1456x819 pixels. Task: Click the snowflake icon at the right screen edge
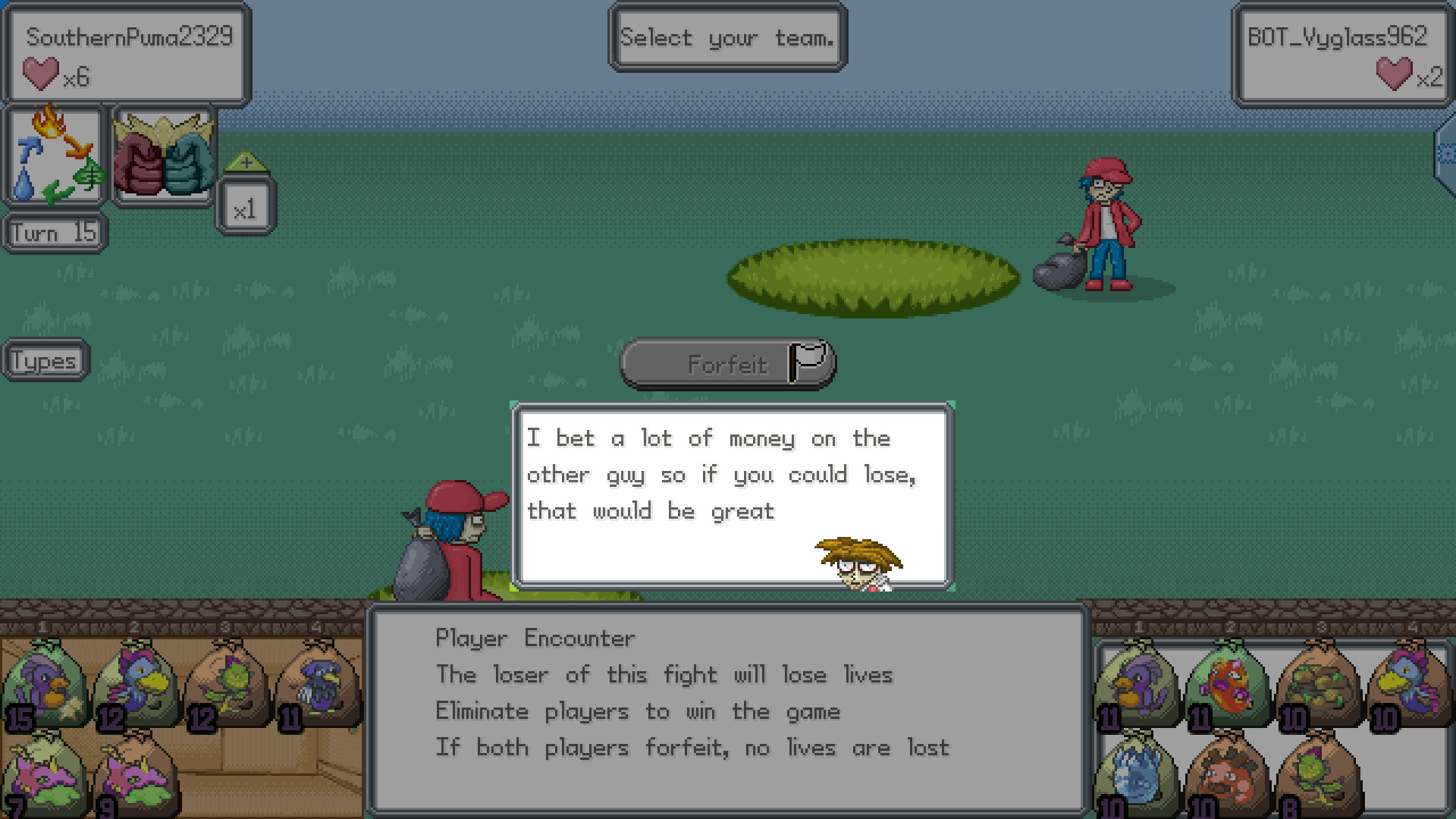[1445, 152]
